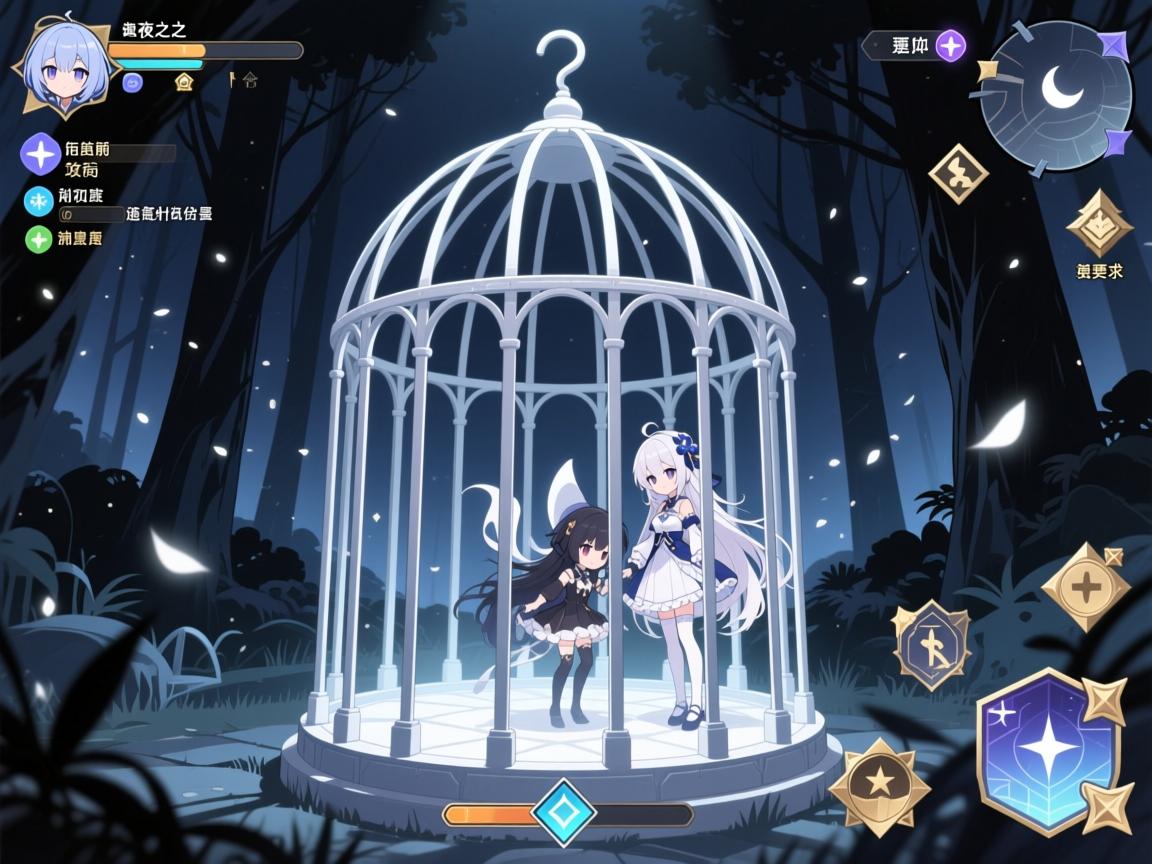Image resolution: width=1152 pixels, height=864 pixels.
Task: Tap the small blue round icon under the health bar
Action: 131,83
